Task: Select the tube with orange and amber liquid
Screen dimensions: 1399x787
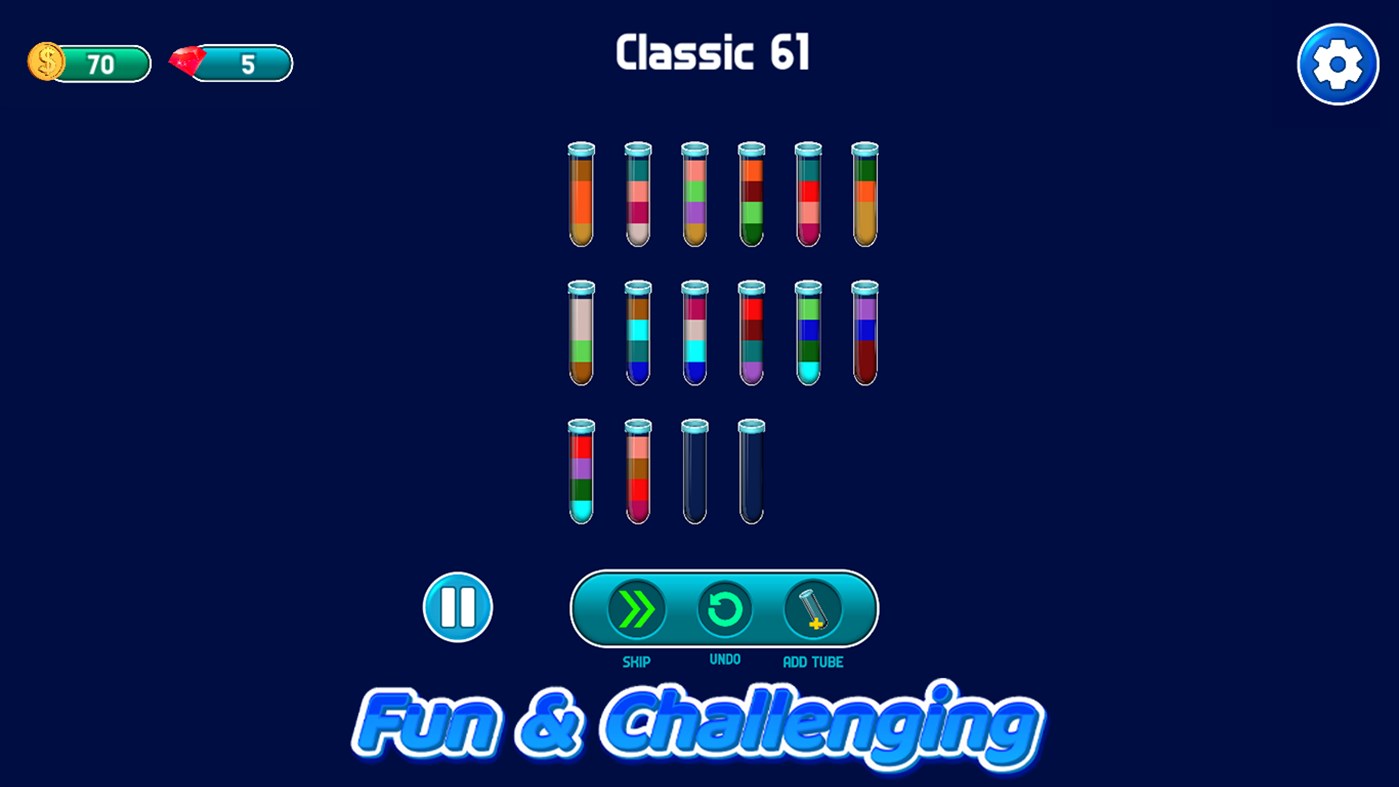Action: click(x=581, y=195)
